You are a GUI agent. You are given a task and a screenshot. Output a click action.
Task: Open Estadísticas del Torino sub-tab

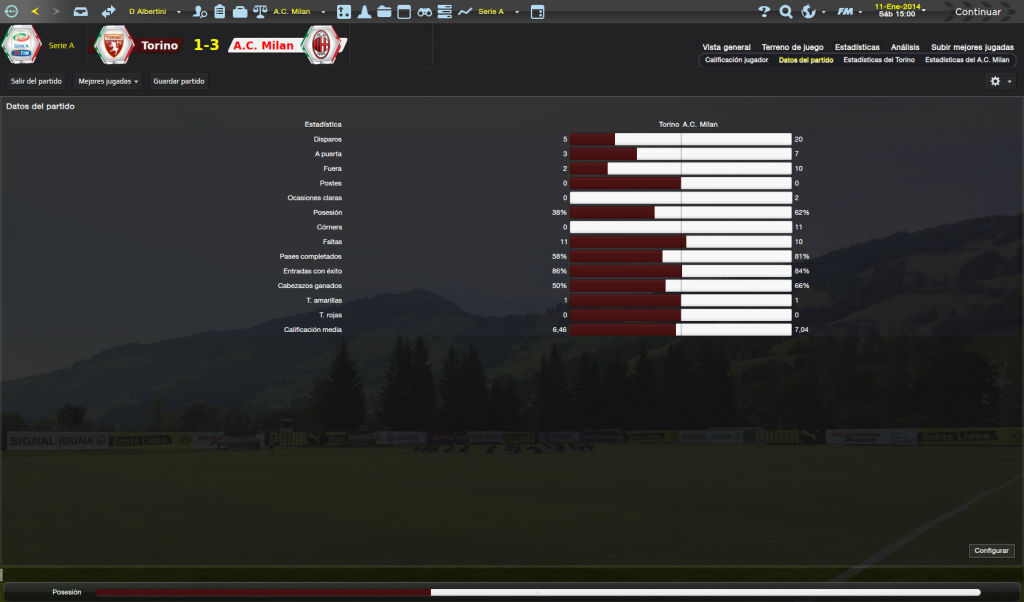click(878, 60)
